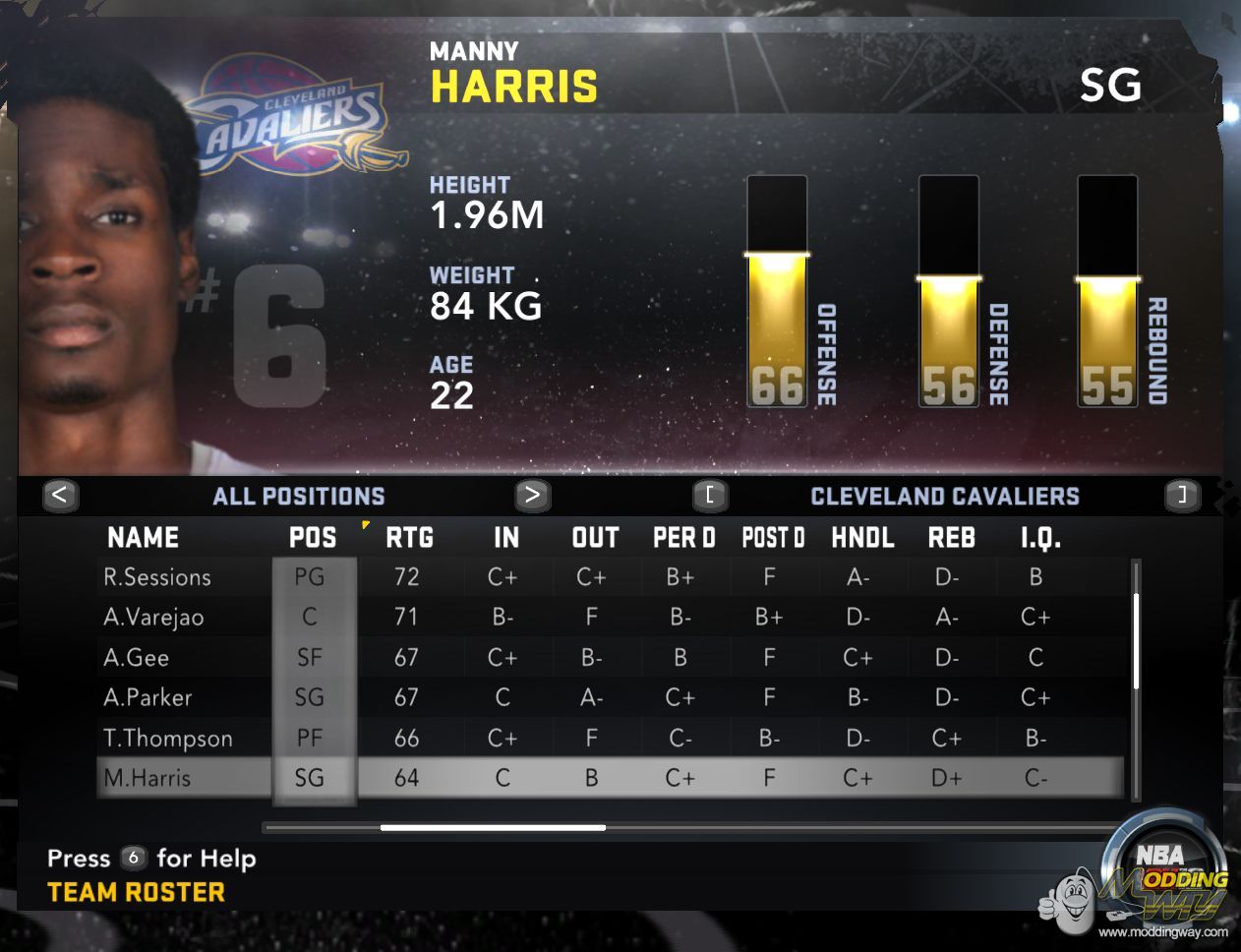Image resolution: width=1241 pixels, height=952 pixels.
Task: Select R.Sessions roster row
Action: coord(157,577)
